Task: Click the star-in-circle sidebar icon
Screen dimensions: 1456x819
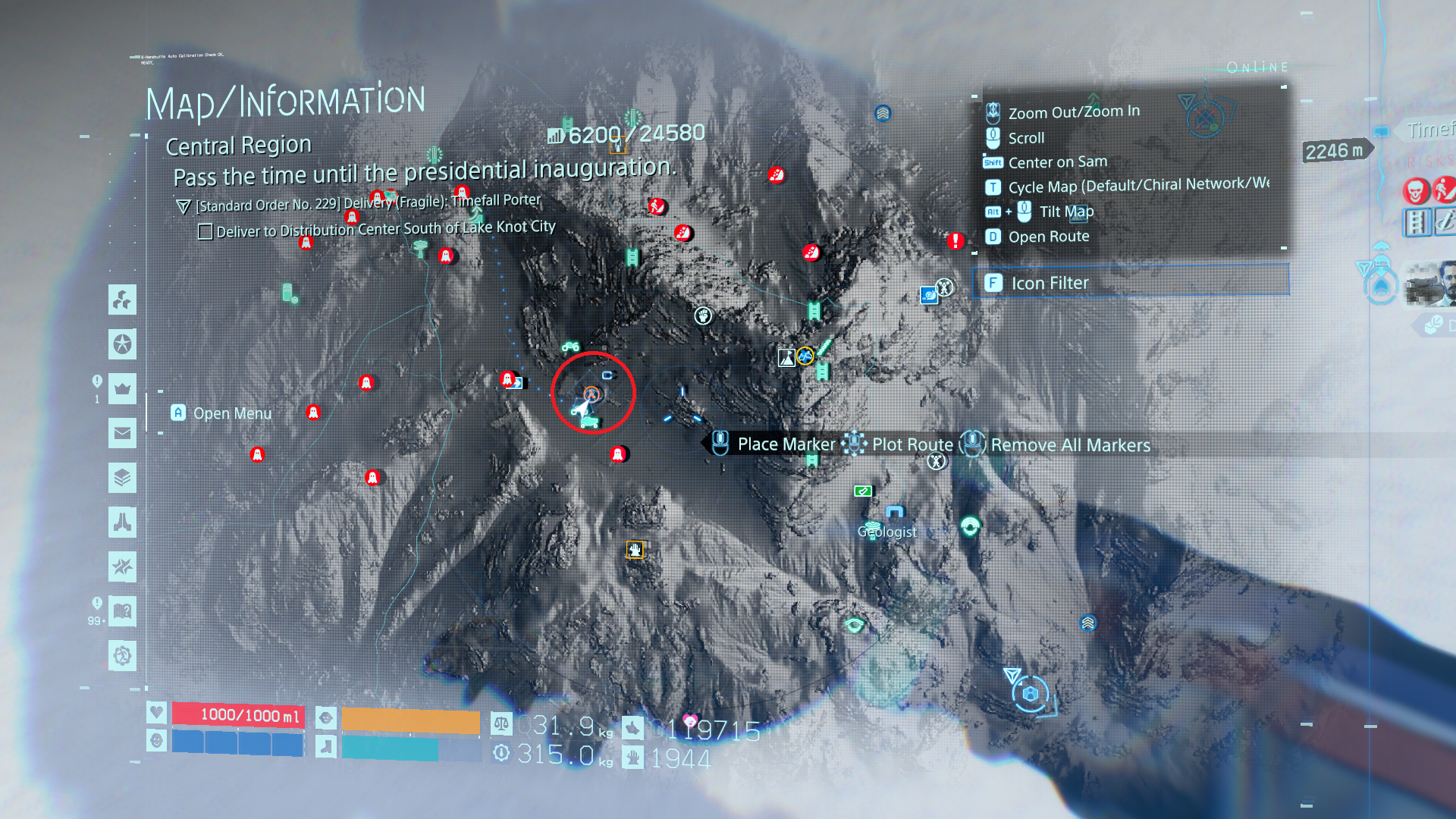Action: pyautogui.click(x=122, y=344)
